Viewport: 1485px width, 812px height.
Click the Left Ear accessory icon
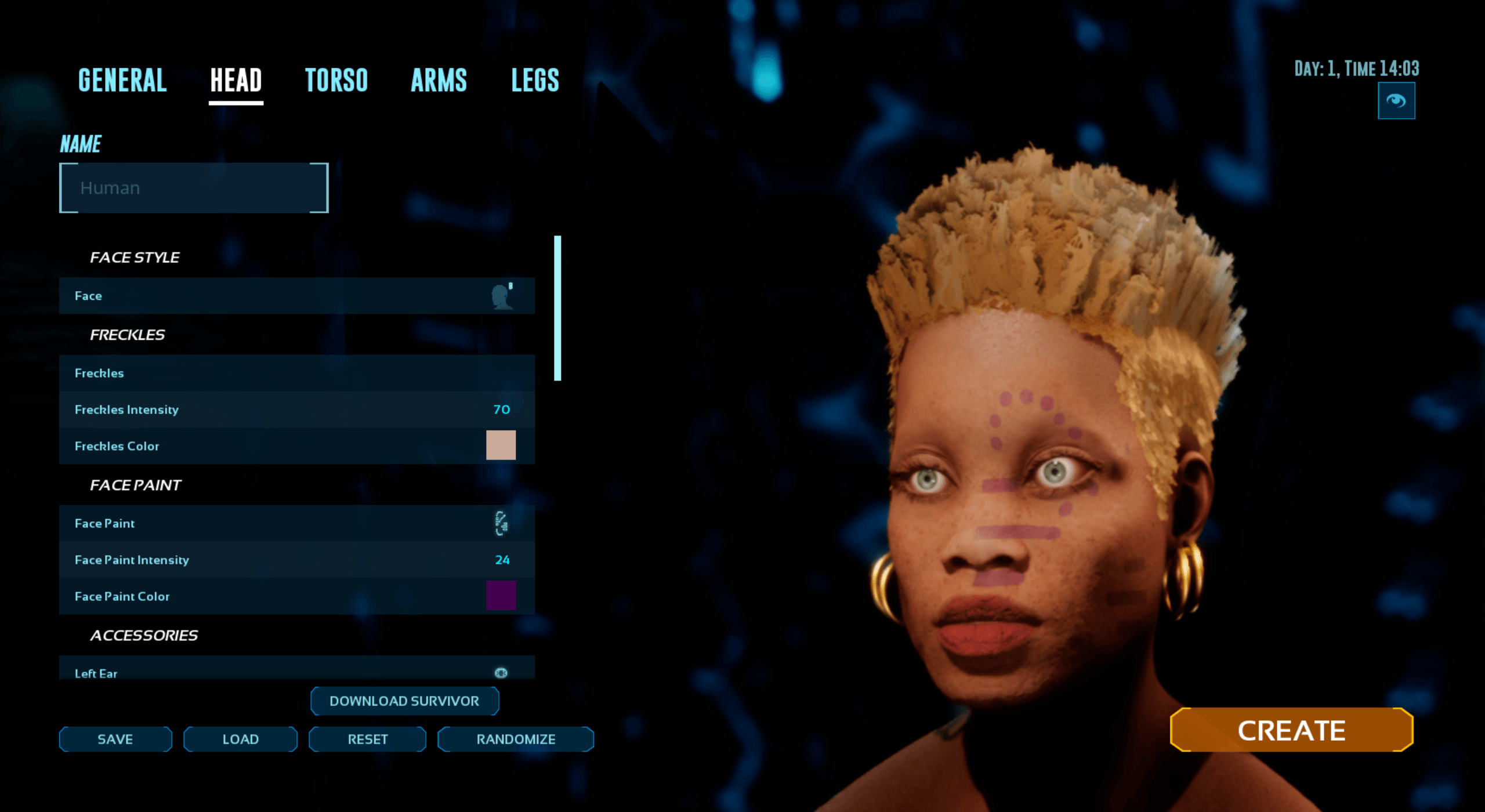point(501,673)
